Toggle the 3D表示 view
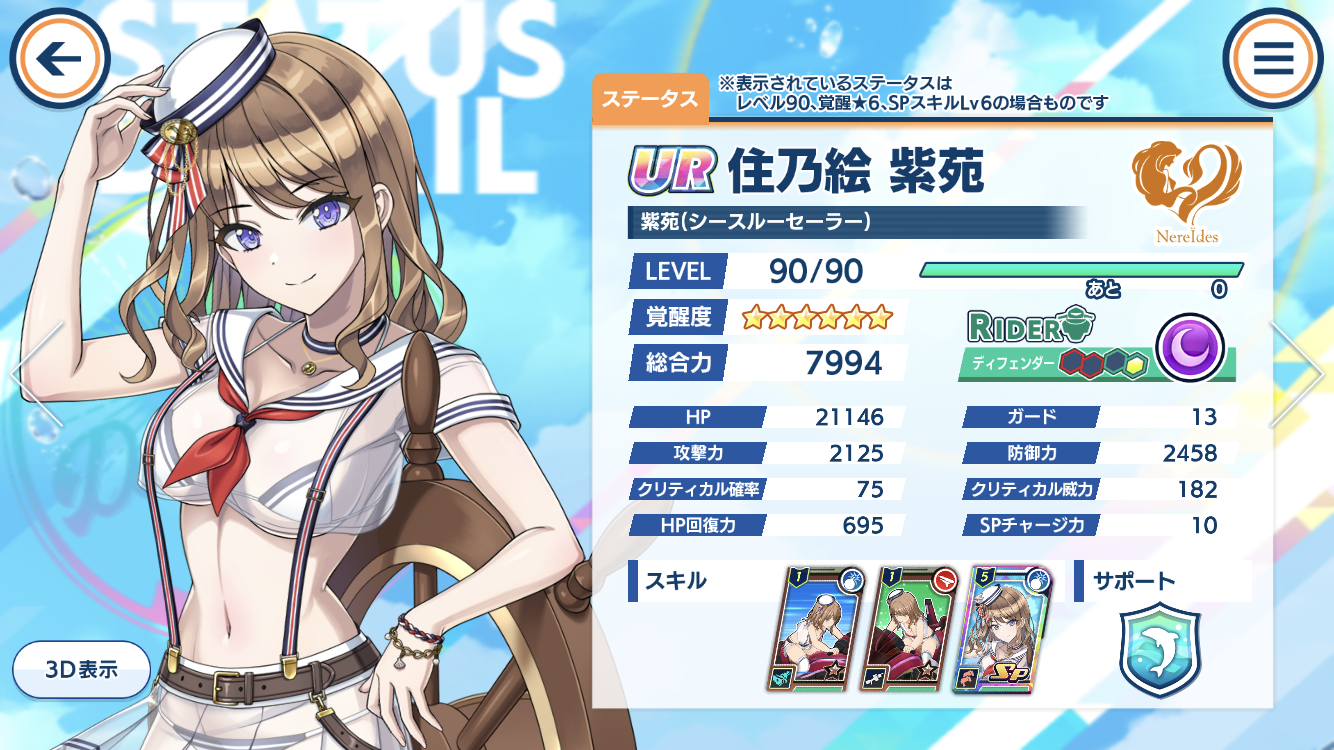 point(82,669)
